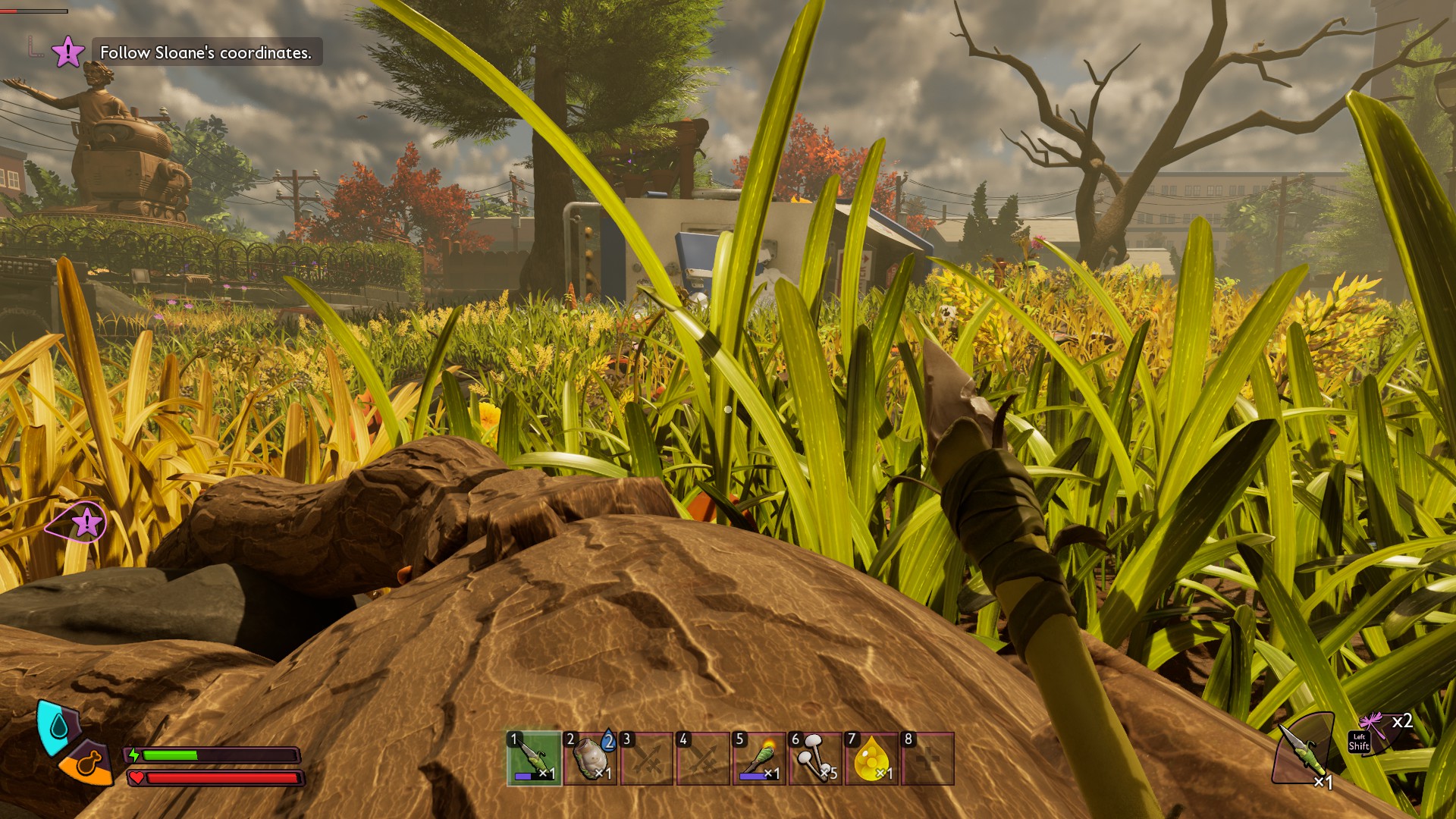Select the torch in hotbar slot 5
1456x819 pixels.
click(759, 758)
